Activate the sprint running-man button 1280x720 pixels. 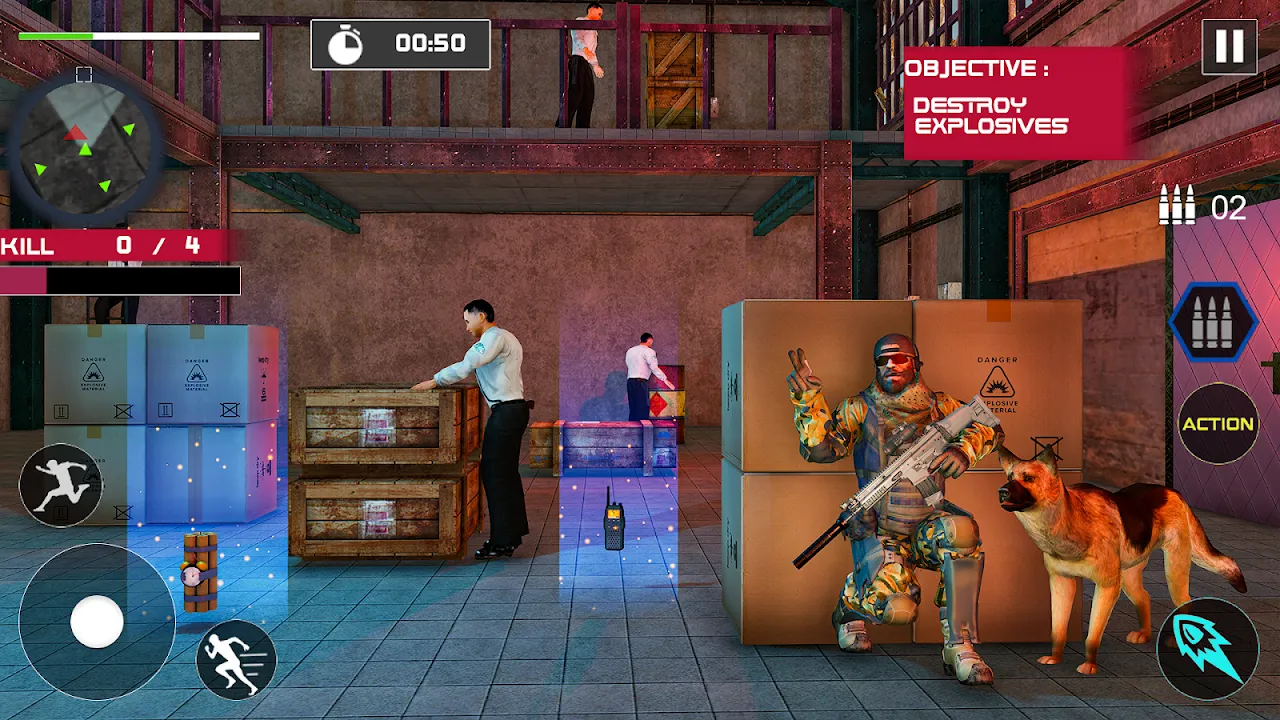click(x=236, y=659)
